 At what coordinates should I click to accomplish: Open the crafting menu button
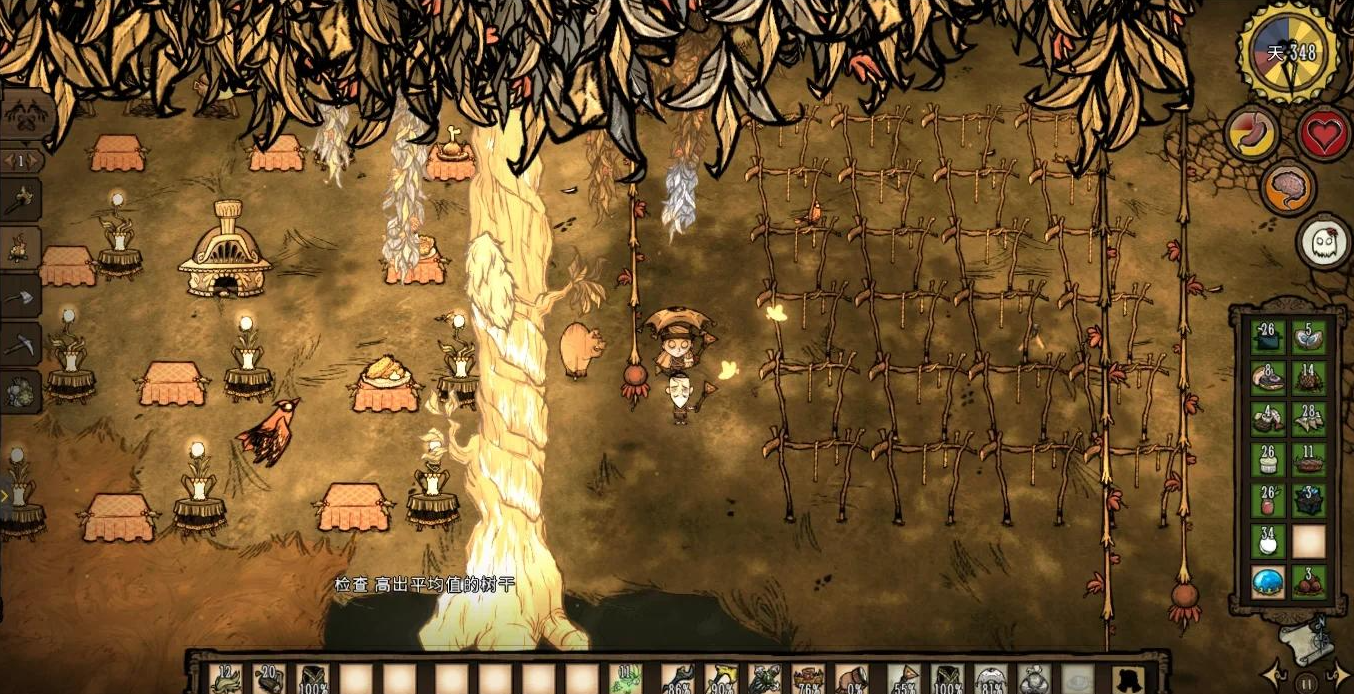click(24, 114)
